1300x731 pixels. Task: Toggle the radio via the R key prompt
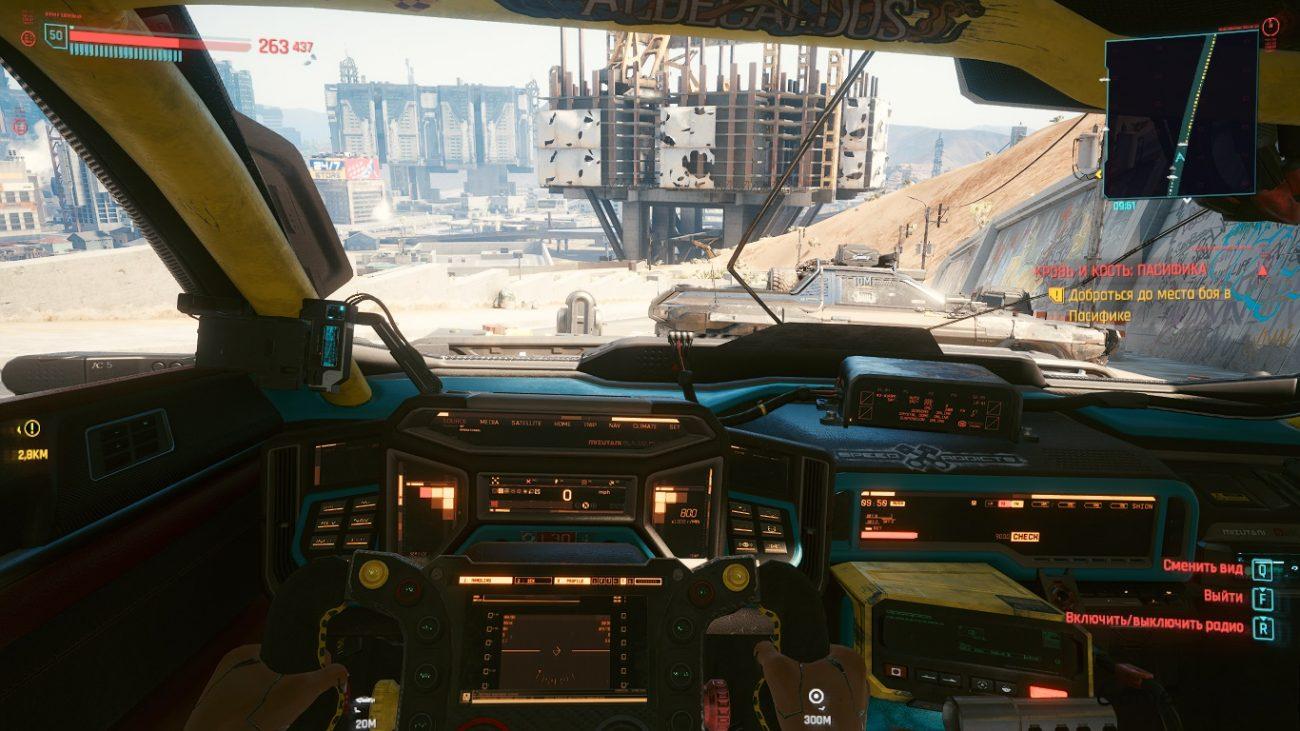(x=1262, y=624)
